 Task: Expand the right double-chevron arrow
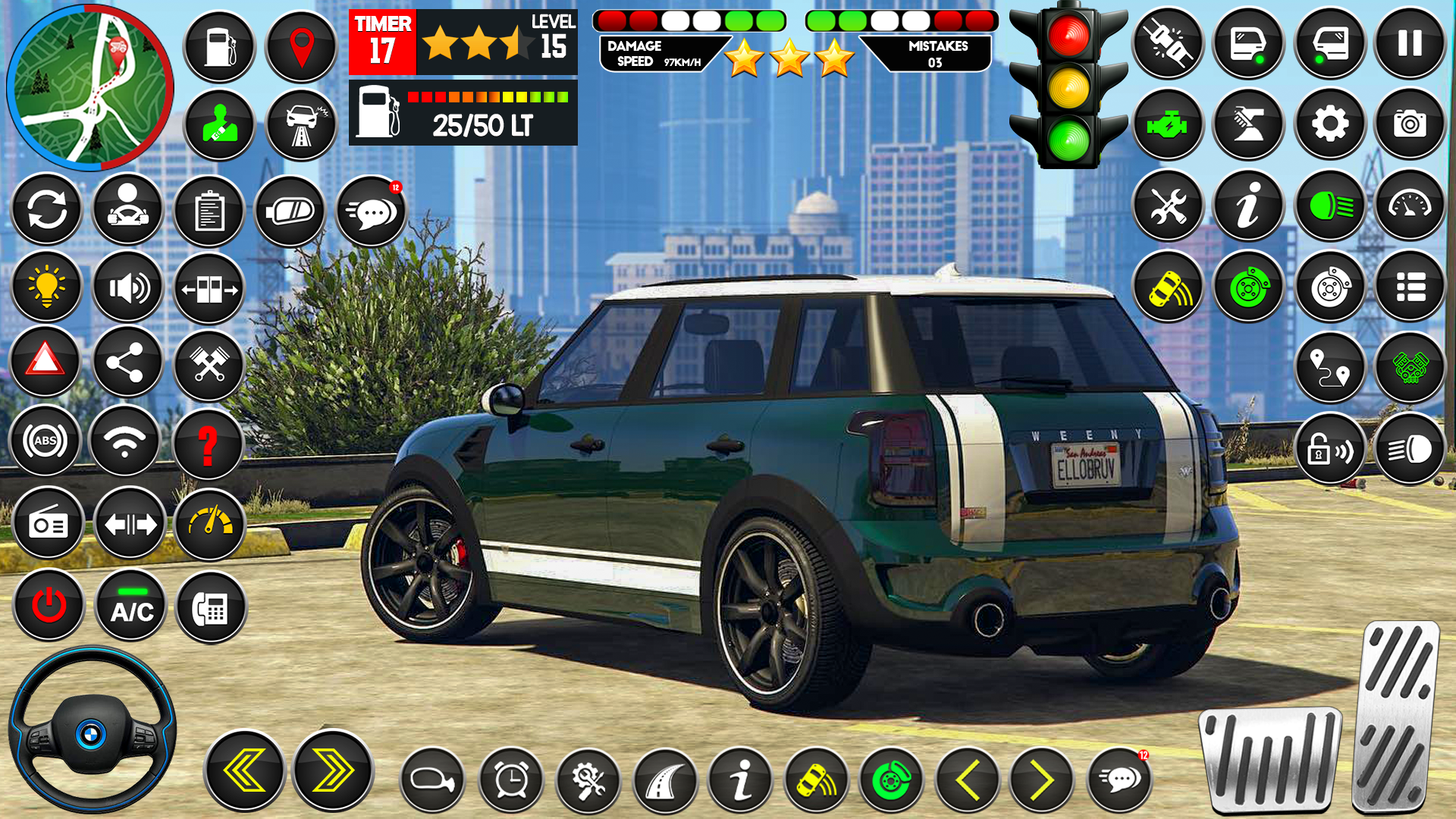326,770
